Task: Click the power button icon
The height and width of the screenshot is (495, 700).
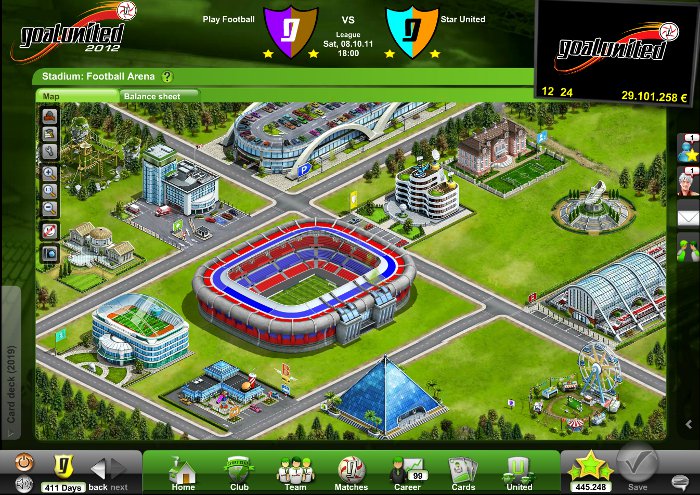Action: pyautogui.click(x=23, y=464)
